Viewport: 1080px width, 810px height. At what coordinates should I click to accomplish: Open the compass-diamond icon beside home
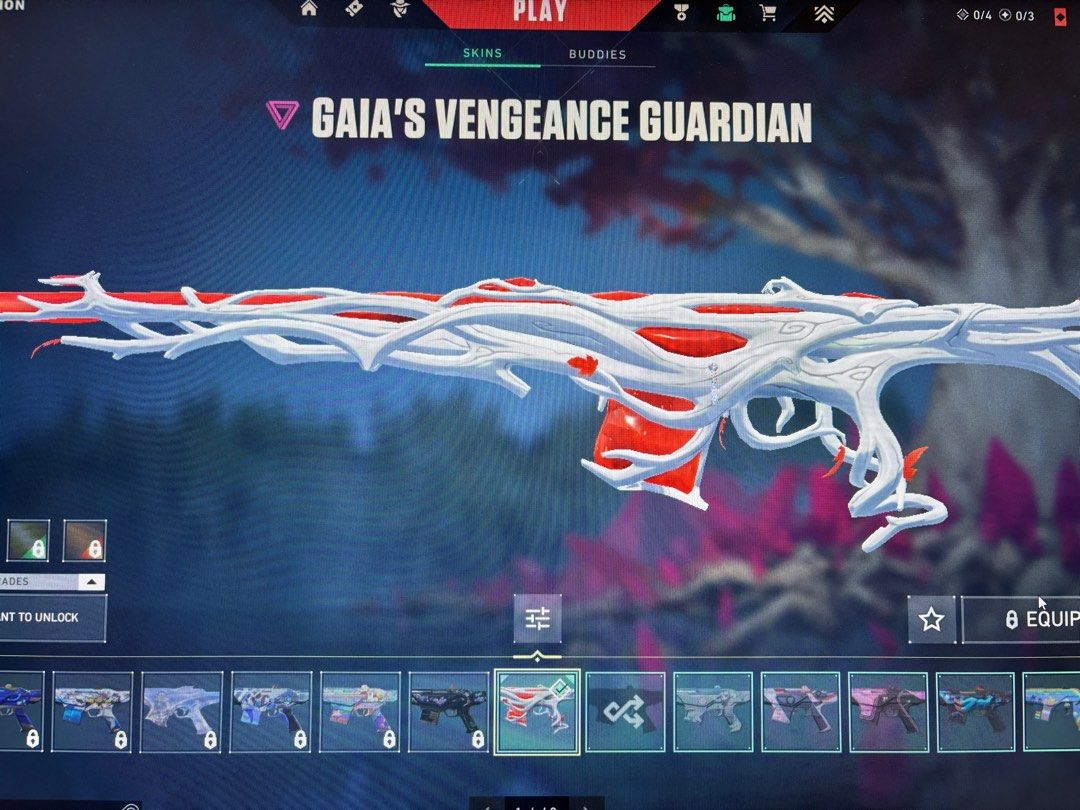(354, 10)
